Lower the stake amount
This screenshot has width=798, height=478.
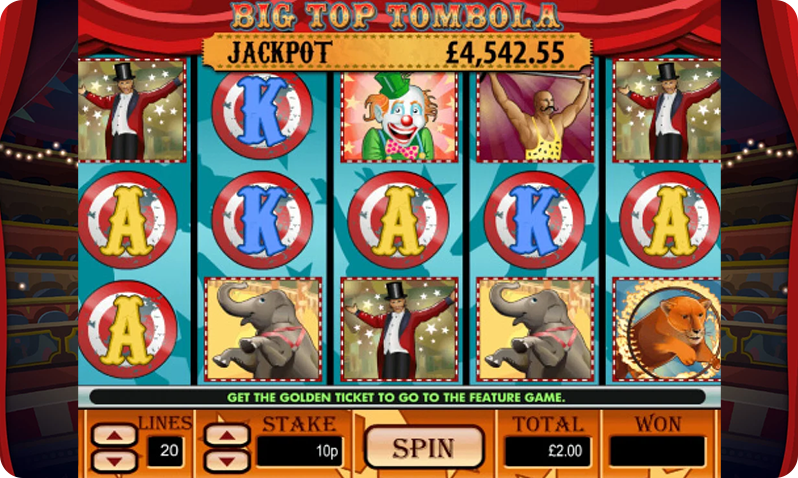227,461
